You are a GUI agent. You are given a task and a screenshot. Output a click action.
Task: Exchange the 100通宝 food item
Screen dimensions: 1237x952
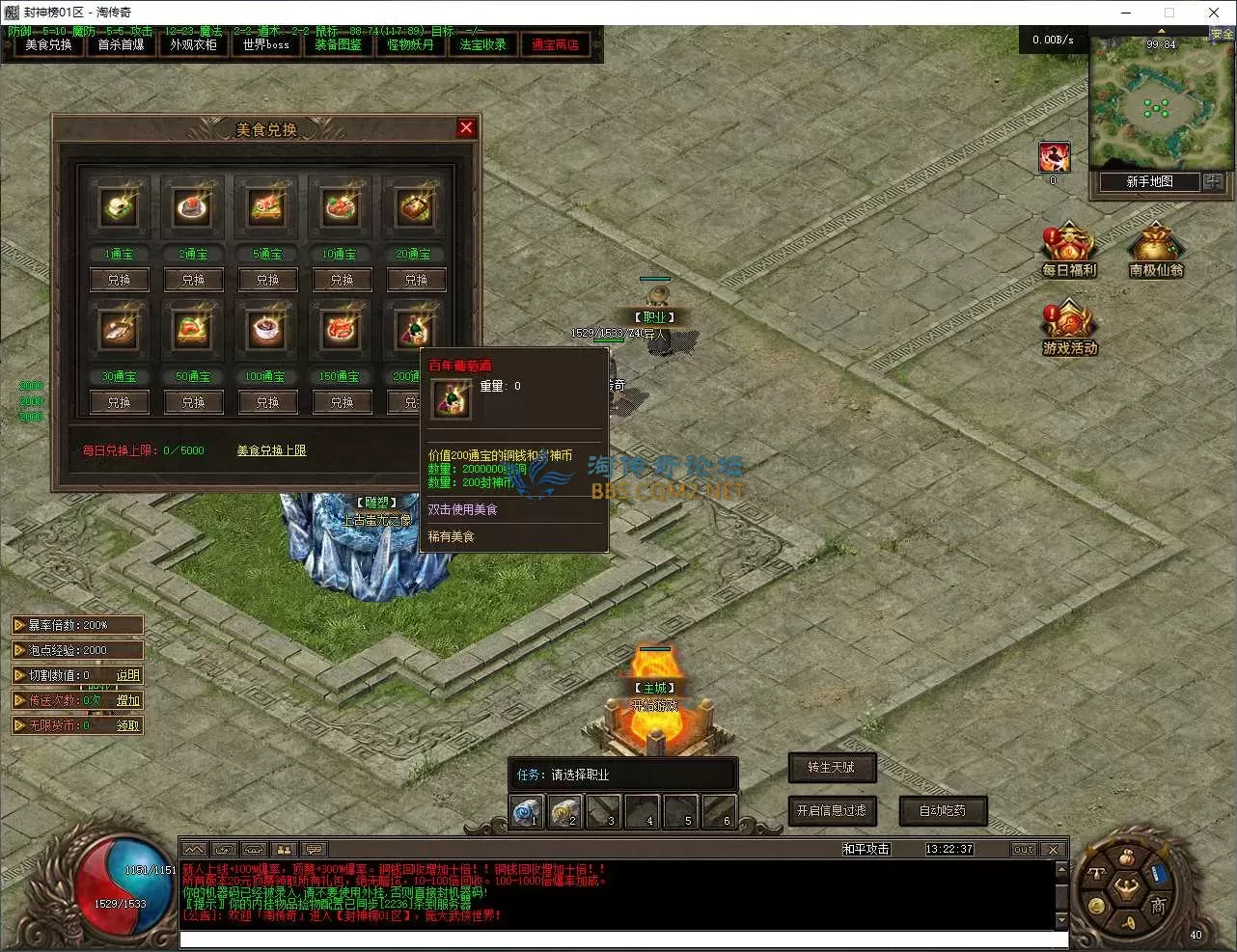267,402
